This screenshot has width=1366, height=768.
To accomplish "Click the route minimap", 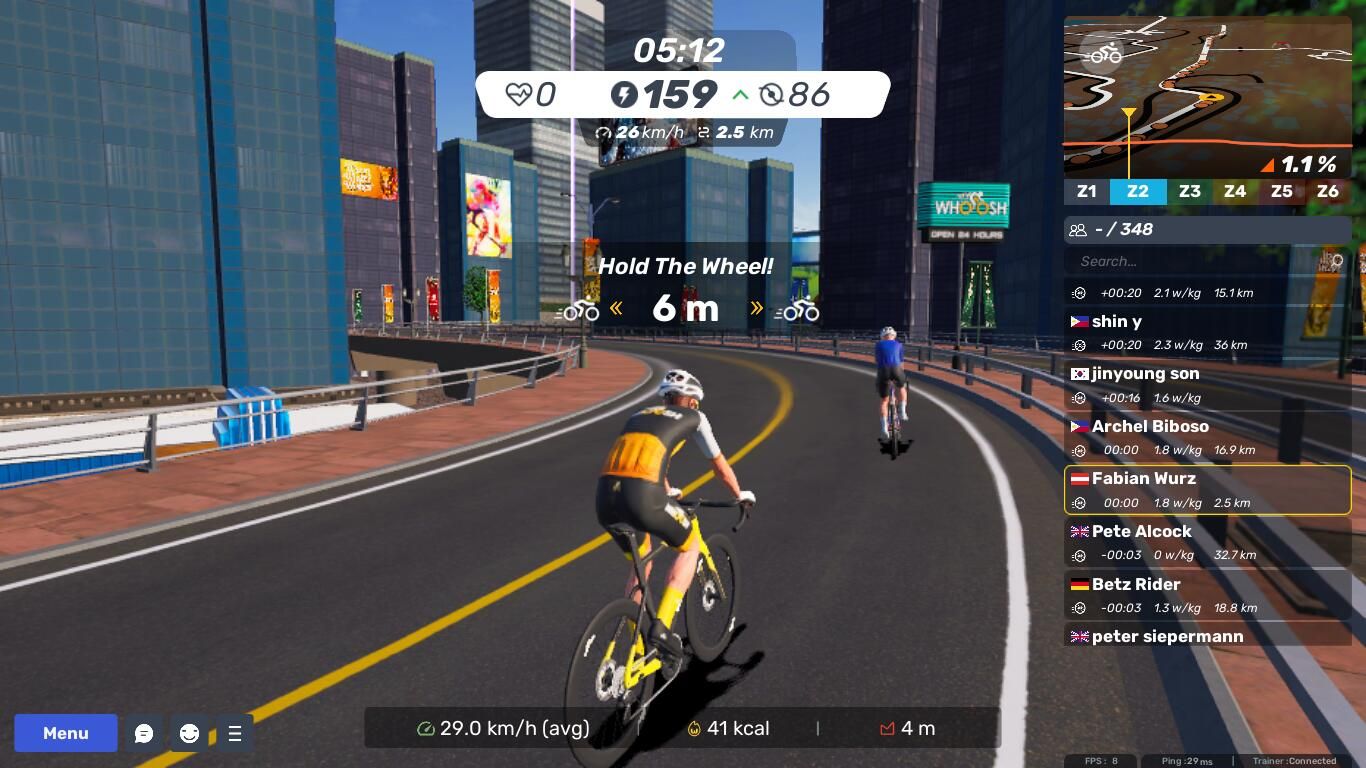I will pyautogui.click(x=1207, y=95).
